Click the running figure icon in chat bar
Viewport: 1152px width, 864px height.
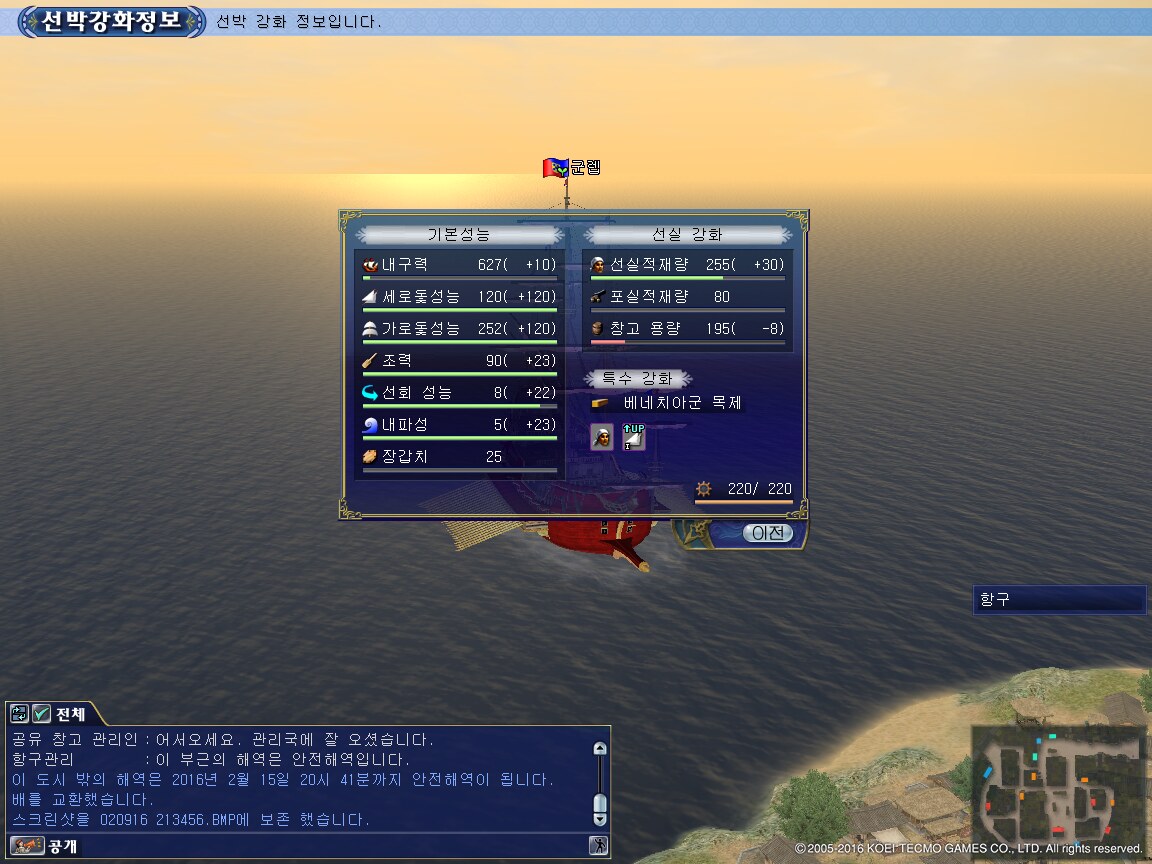[598, 846]
